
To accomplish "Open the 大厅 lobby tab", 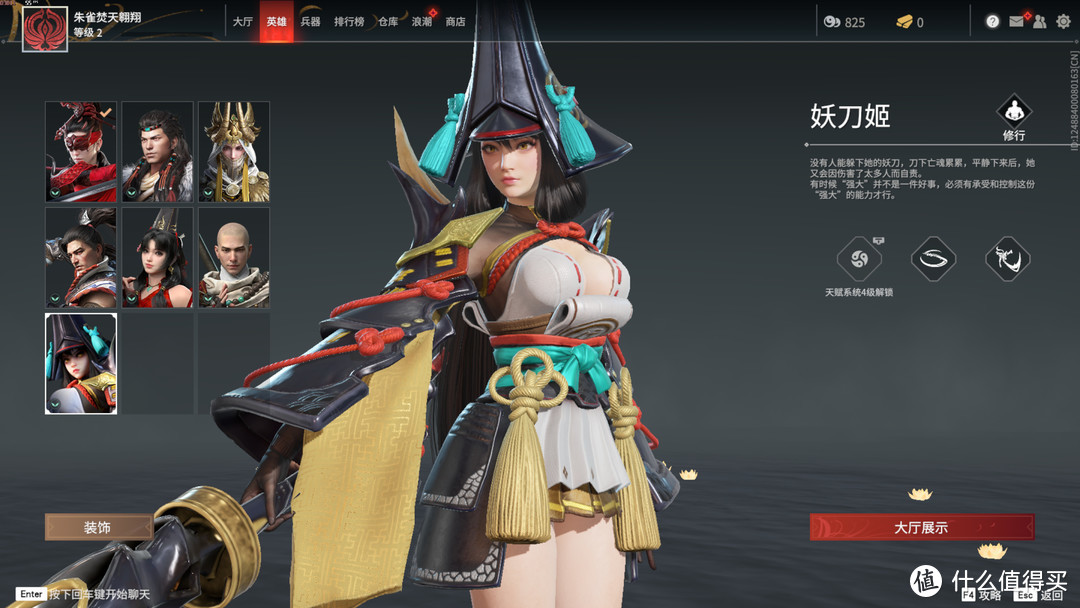I will pos(243,21).
